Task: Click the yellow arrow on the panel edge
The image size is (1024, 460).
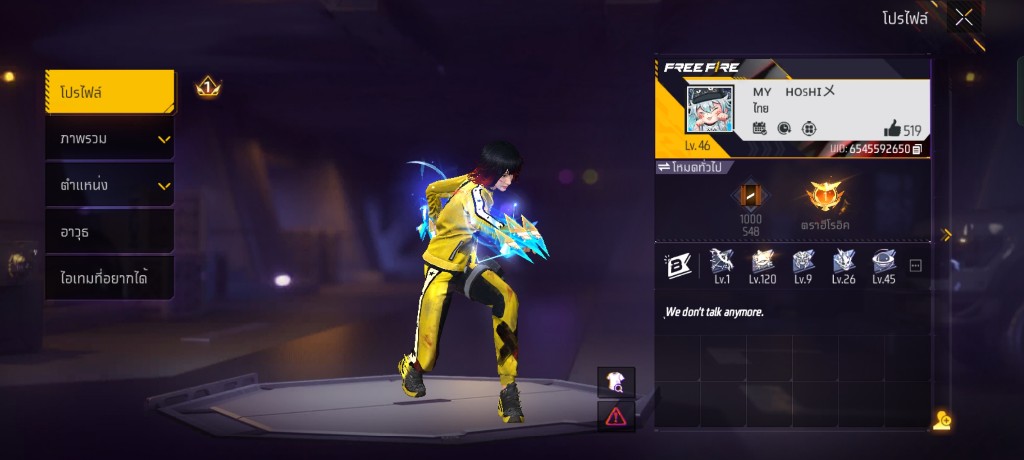Action: [946, 235]
